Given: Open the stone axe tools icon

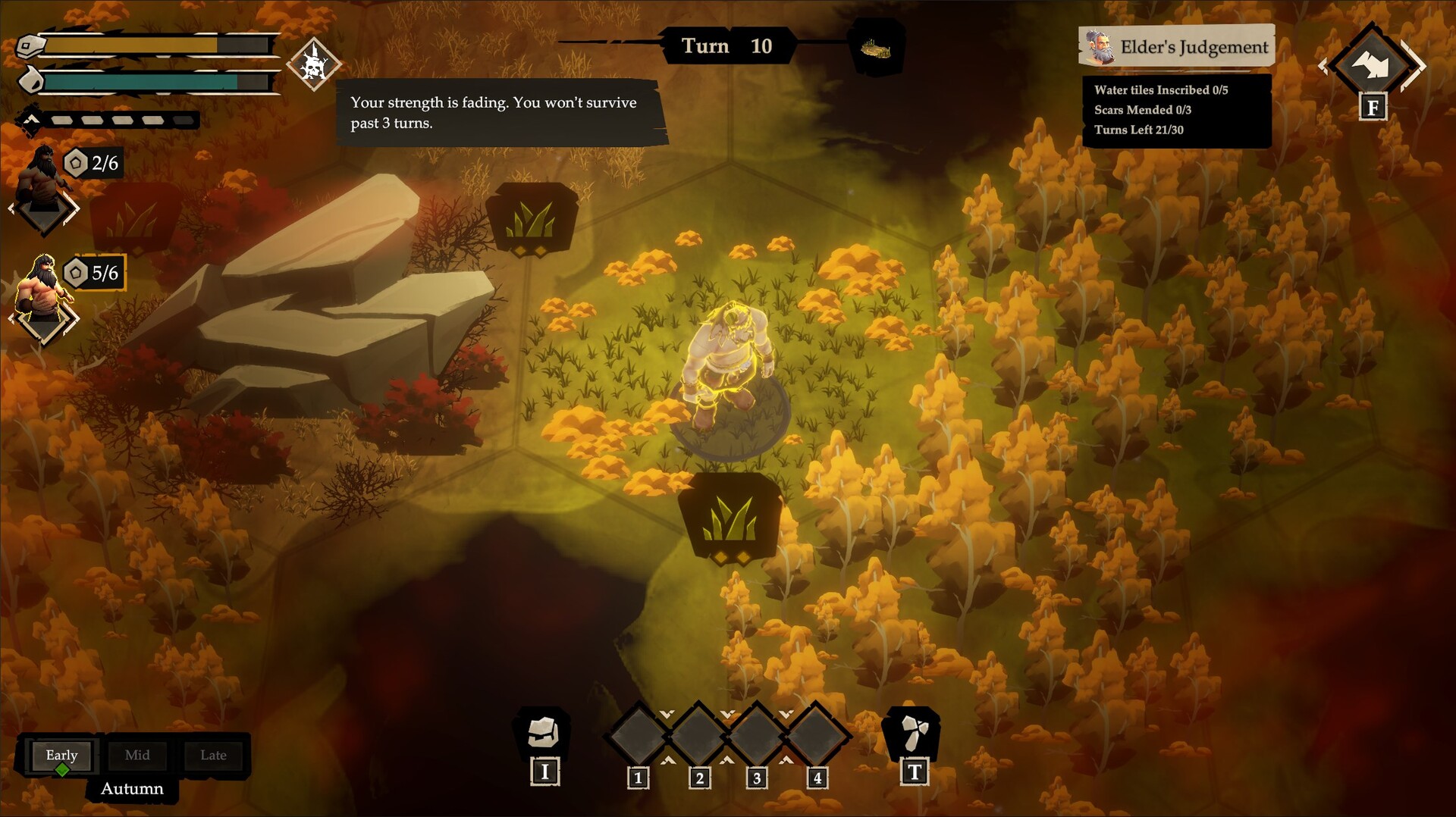Looking at the screenshot, I should [913, 732].
